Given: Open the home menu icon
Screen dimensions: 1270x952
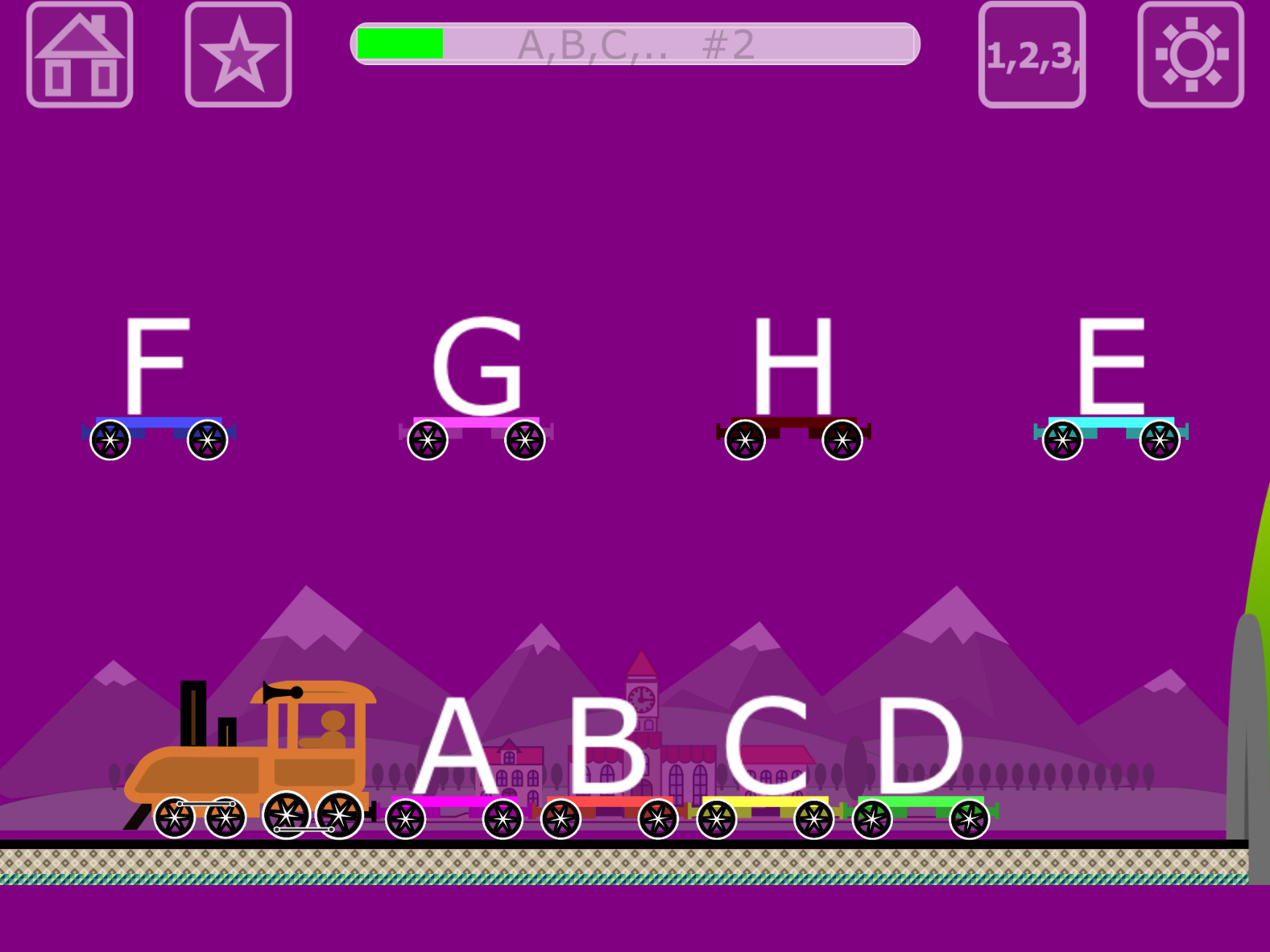Looking at the screenshot, I should coord(80,56).
